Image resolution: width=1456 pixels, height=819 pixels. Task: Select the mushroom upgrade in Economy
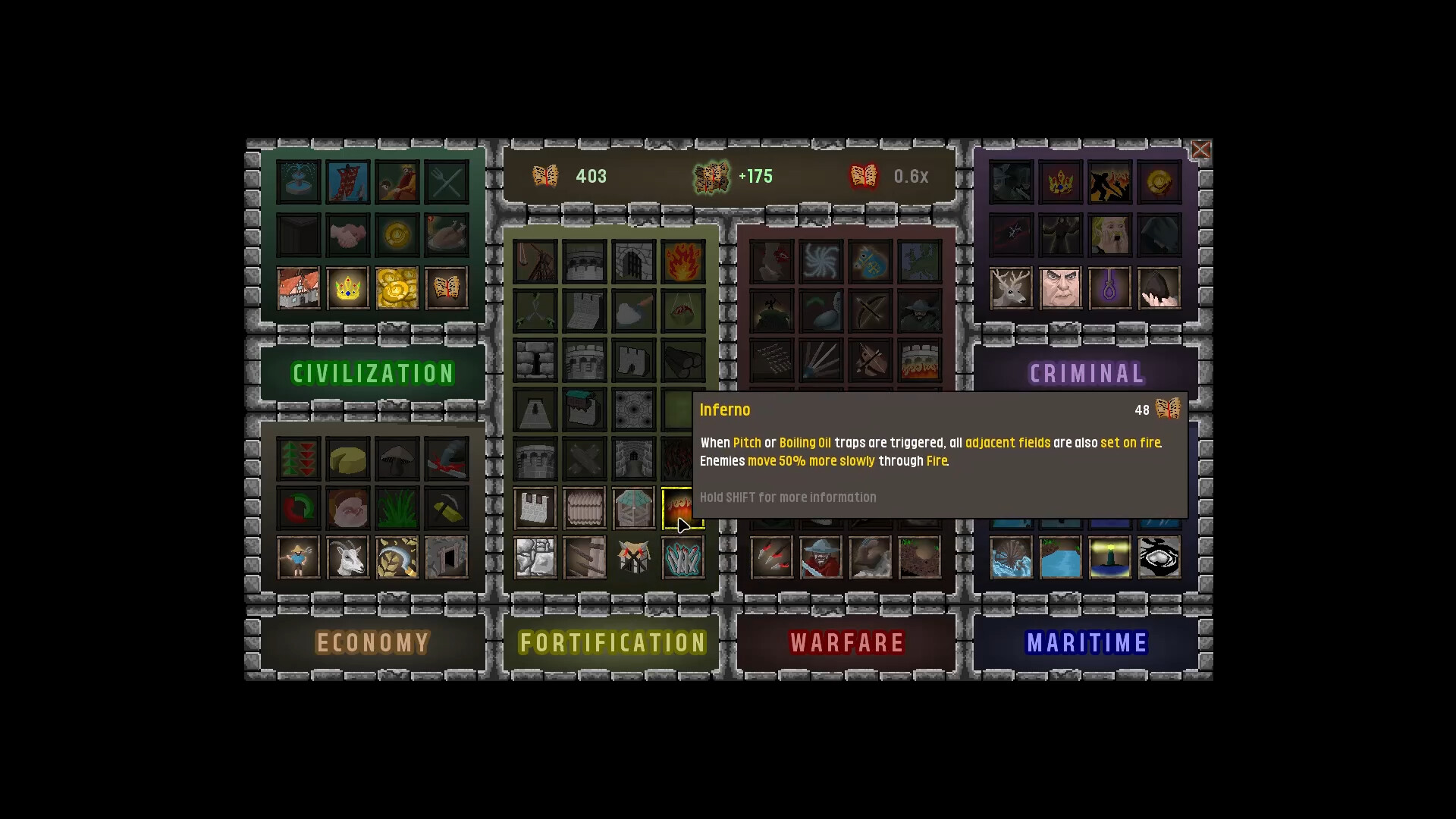397,459
